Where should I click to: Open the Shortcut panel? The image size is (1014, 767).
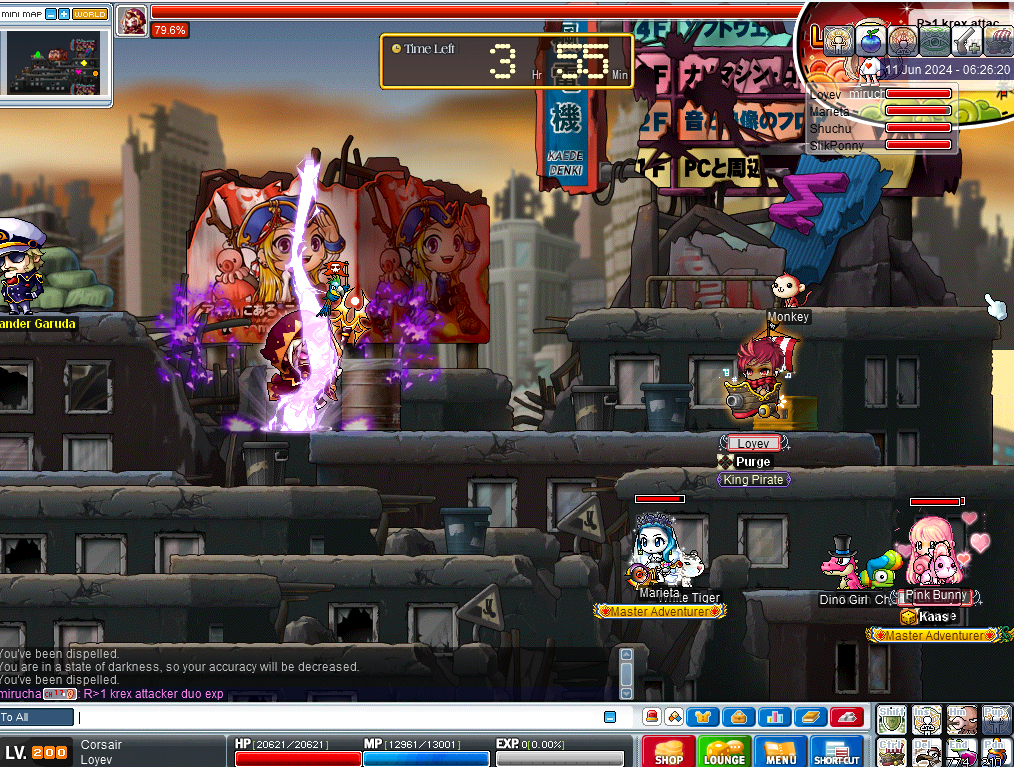click(837, 752)
